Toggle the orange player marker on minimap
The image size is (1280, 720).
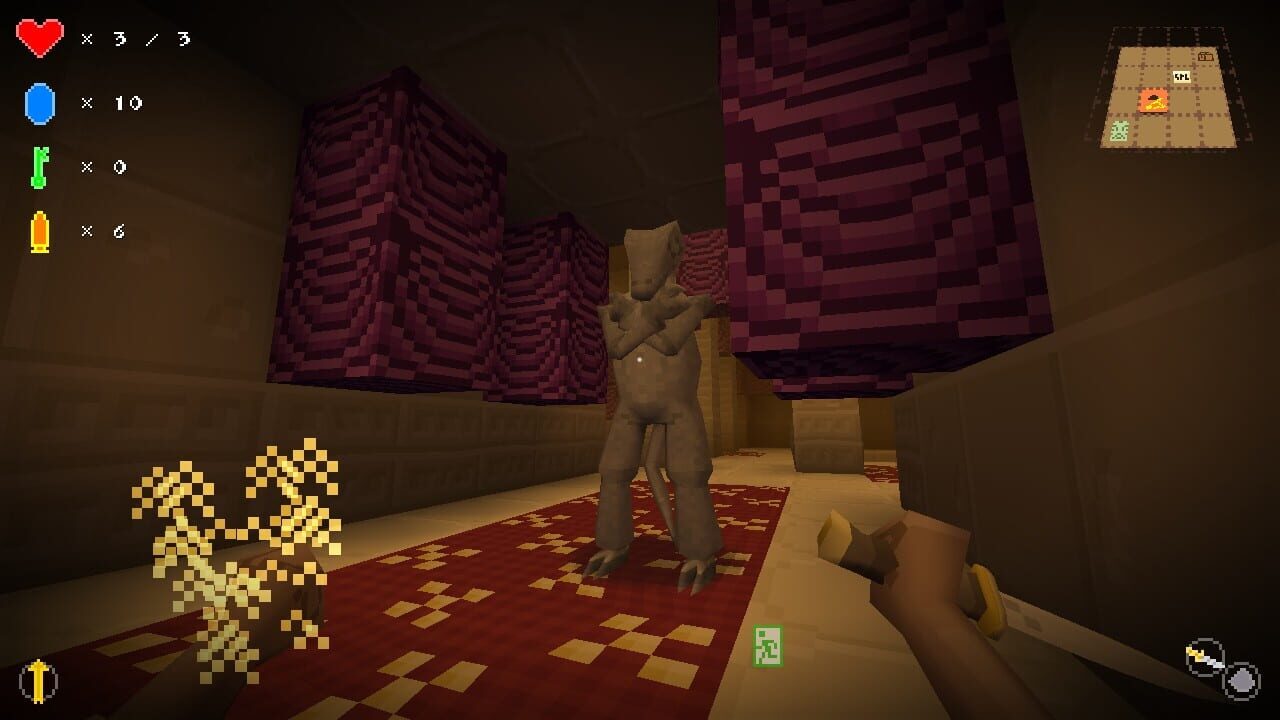[1153, 102]
